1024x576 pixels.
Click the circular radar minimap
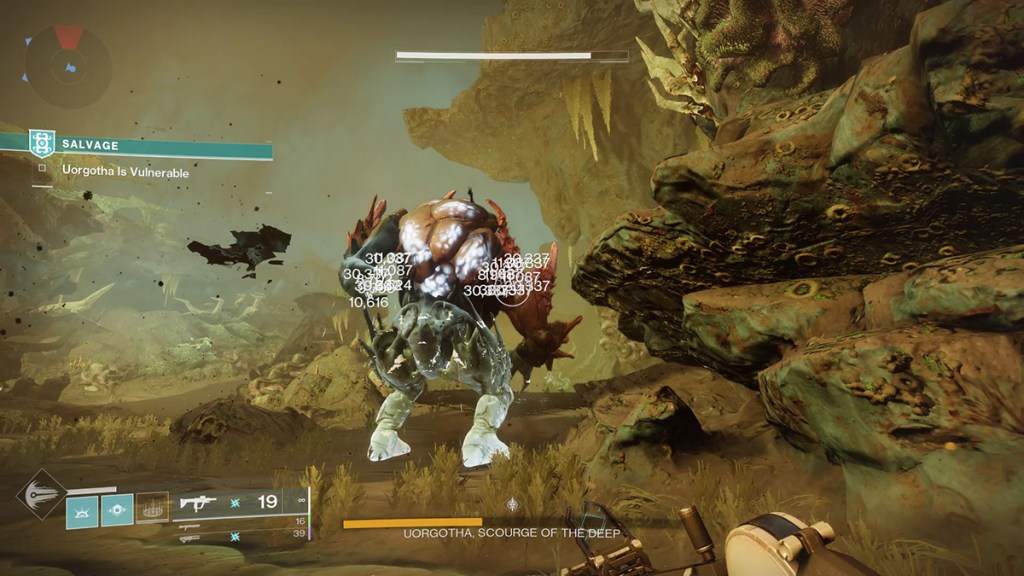(68, 65)
